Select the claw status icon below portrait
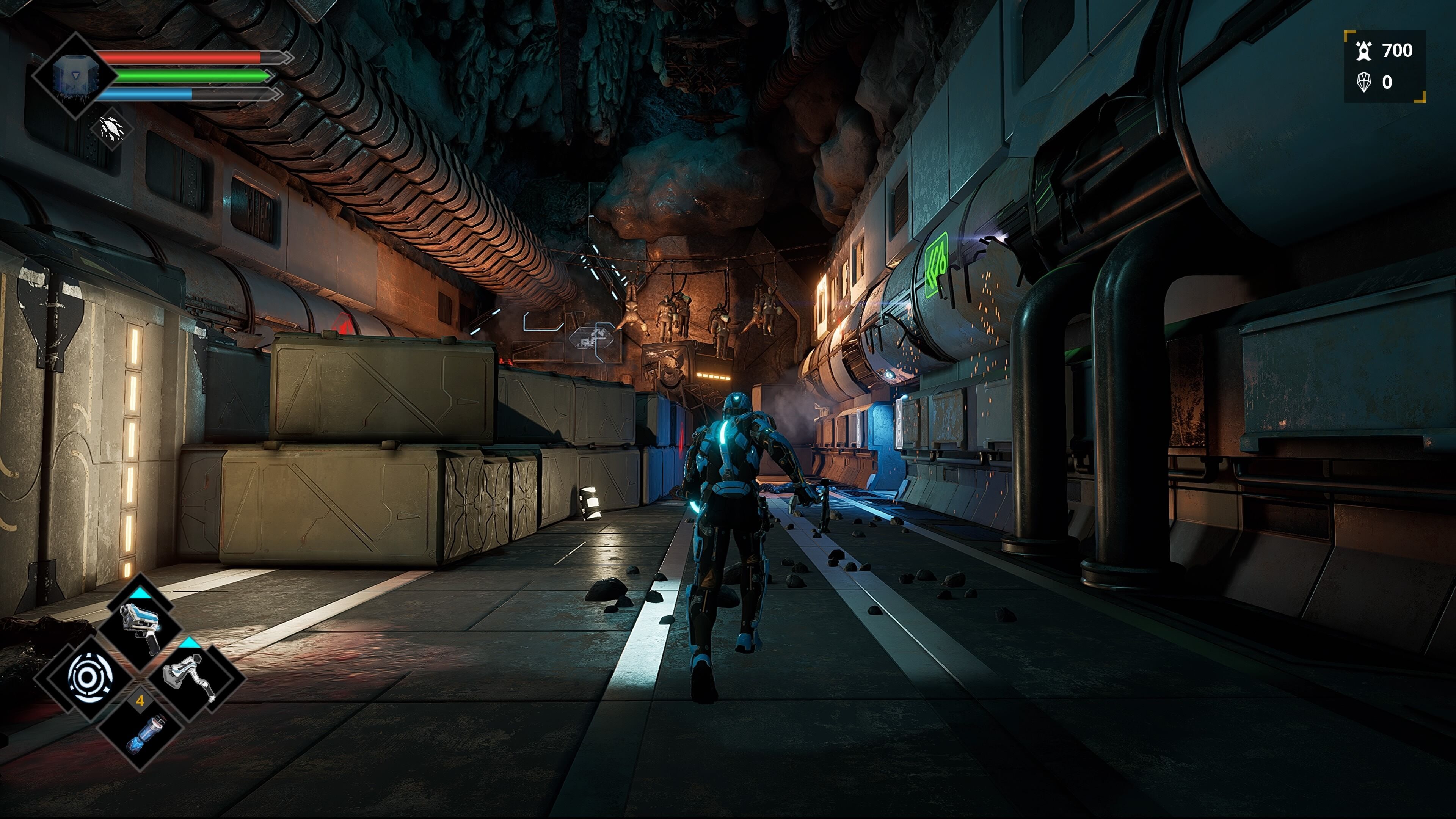 click(111, 128)
